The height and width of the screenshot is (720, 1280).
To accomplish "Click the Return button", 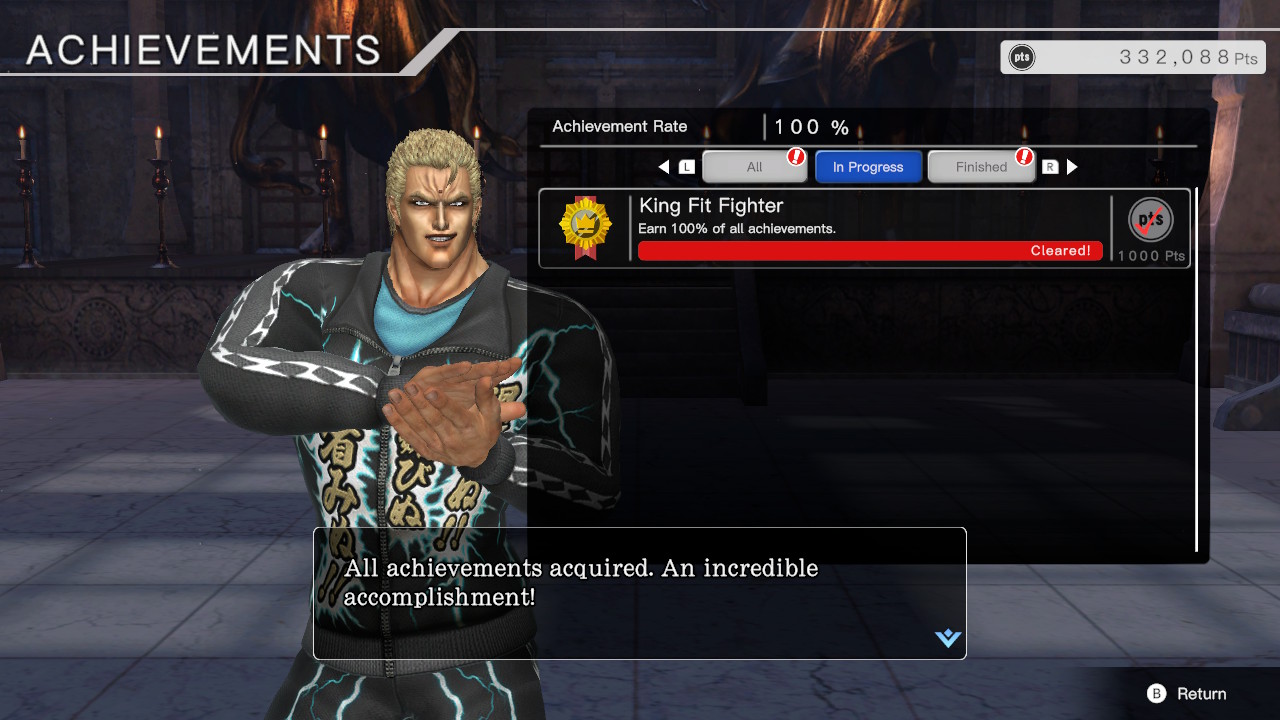I will tap(1188, 693).
